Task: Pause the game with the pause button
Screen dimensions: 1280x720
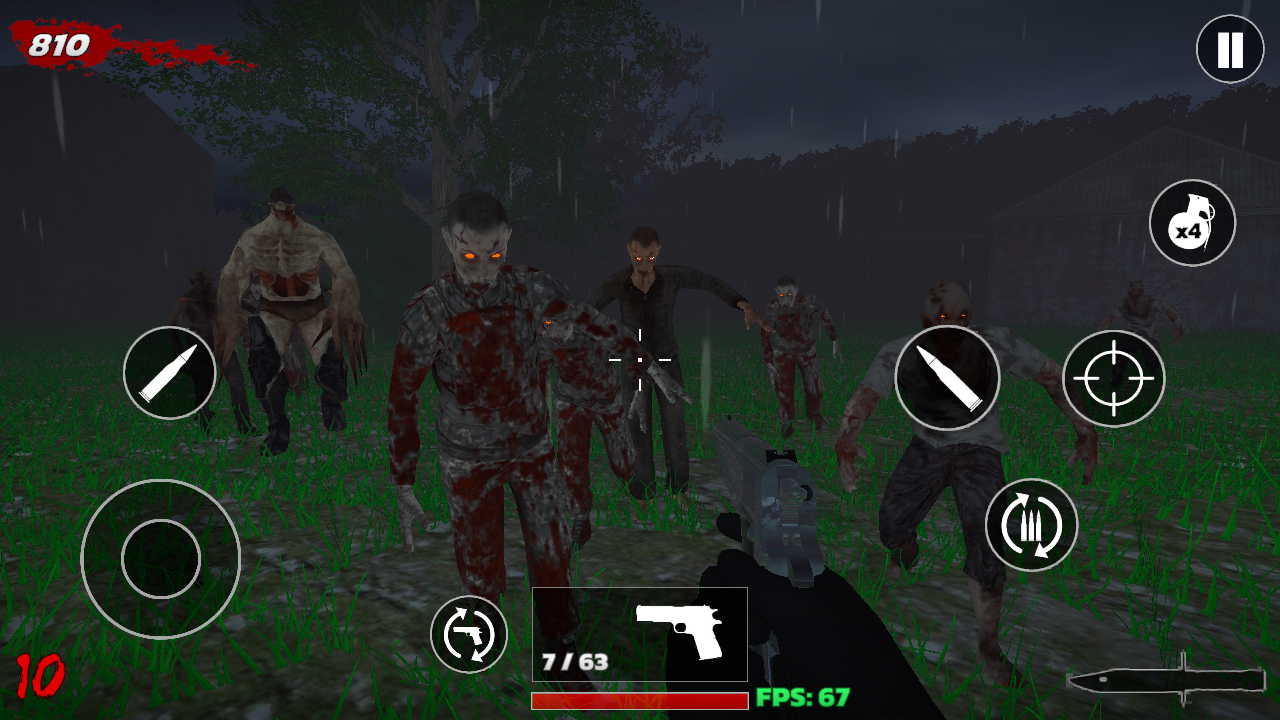Action: click(1230, 49)
